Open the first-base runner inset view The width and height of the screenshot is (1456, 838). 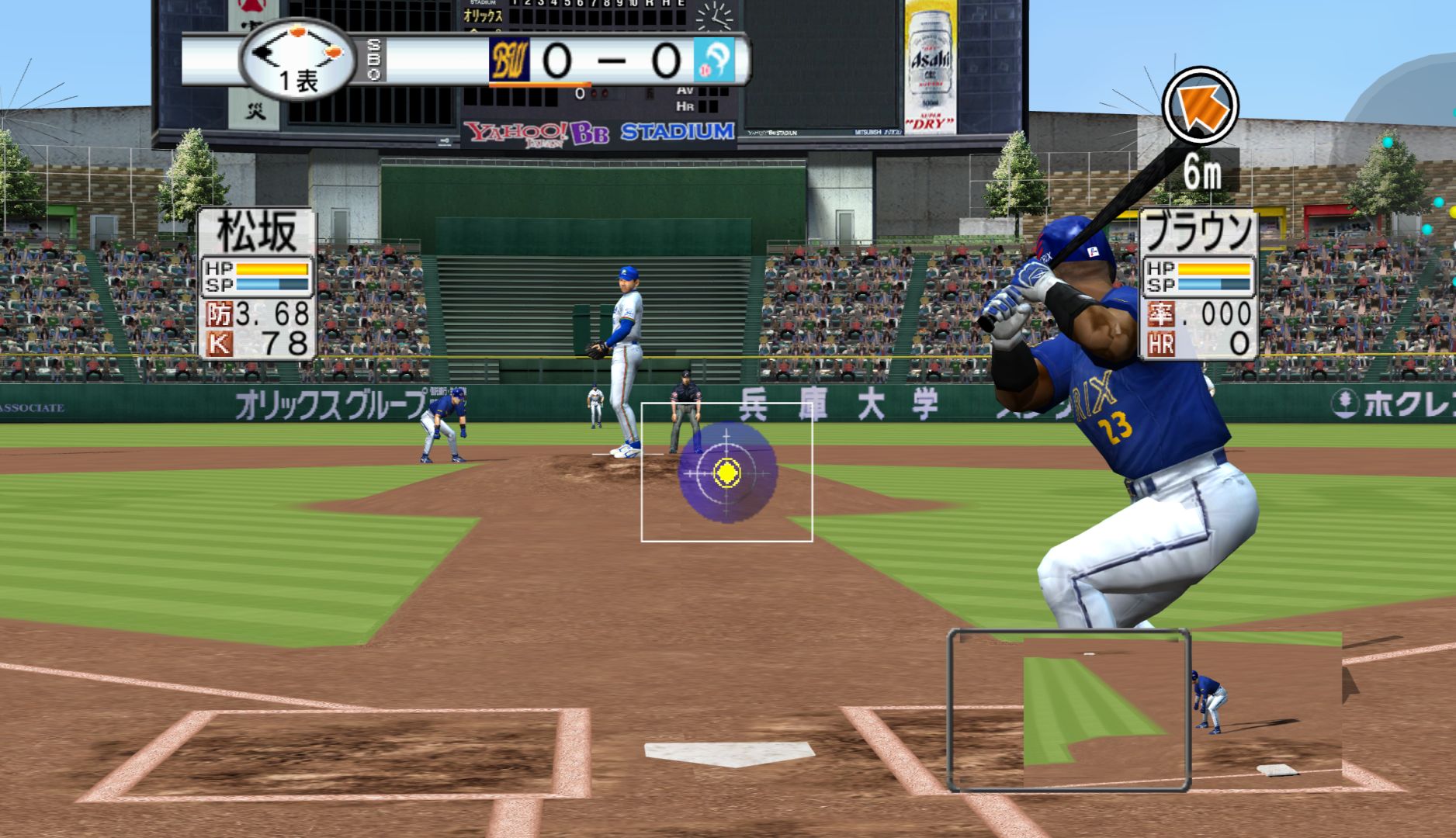tap(1069, 710)
